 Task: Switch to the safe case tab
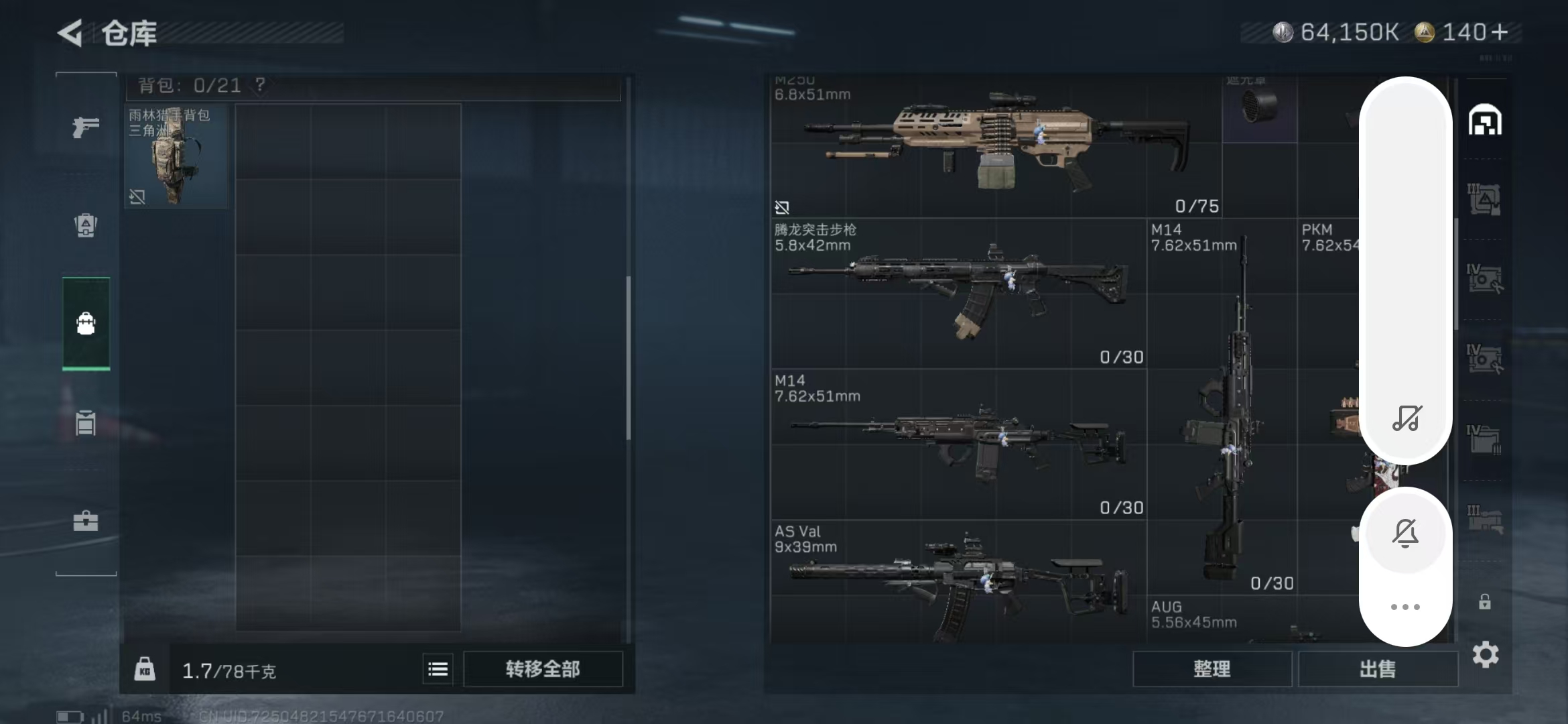tap(86, 521)
